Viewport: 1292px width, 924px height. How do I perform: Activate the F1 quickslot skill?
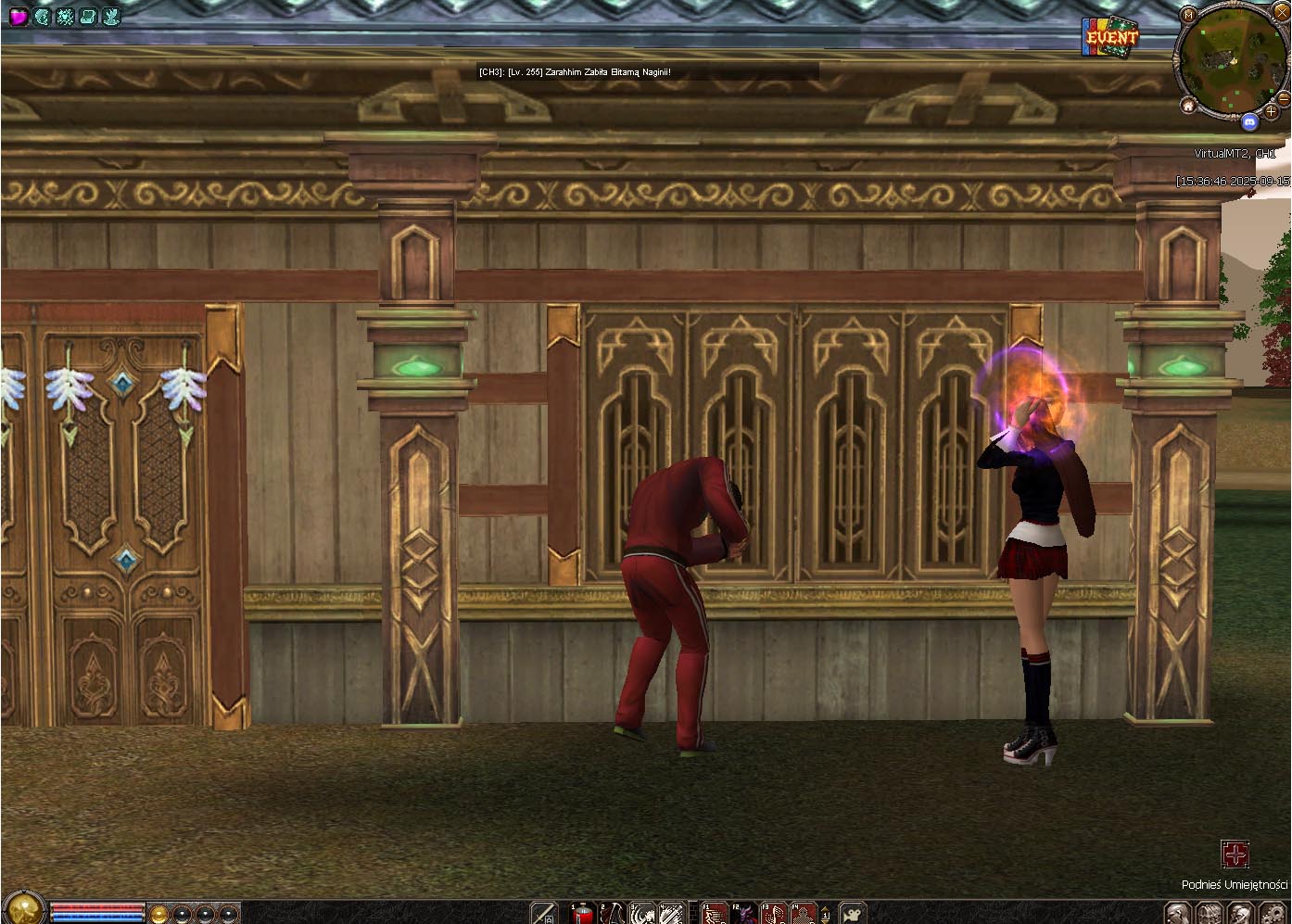[x=715, y=914]
